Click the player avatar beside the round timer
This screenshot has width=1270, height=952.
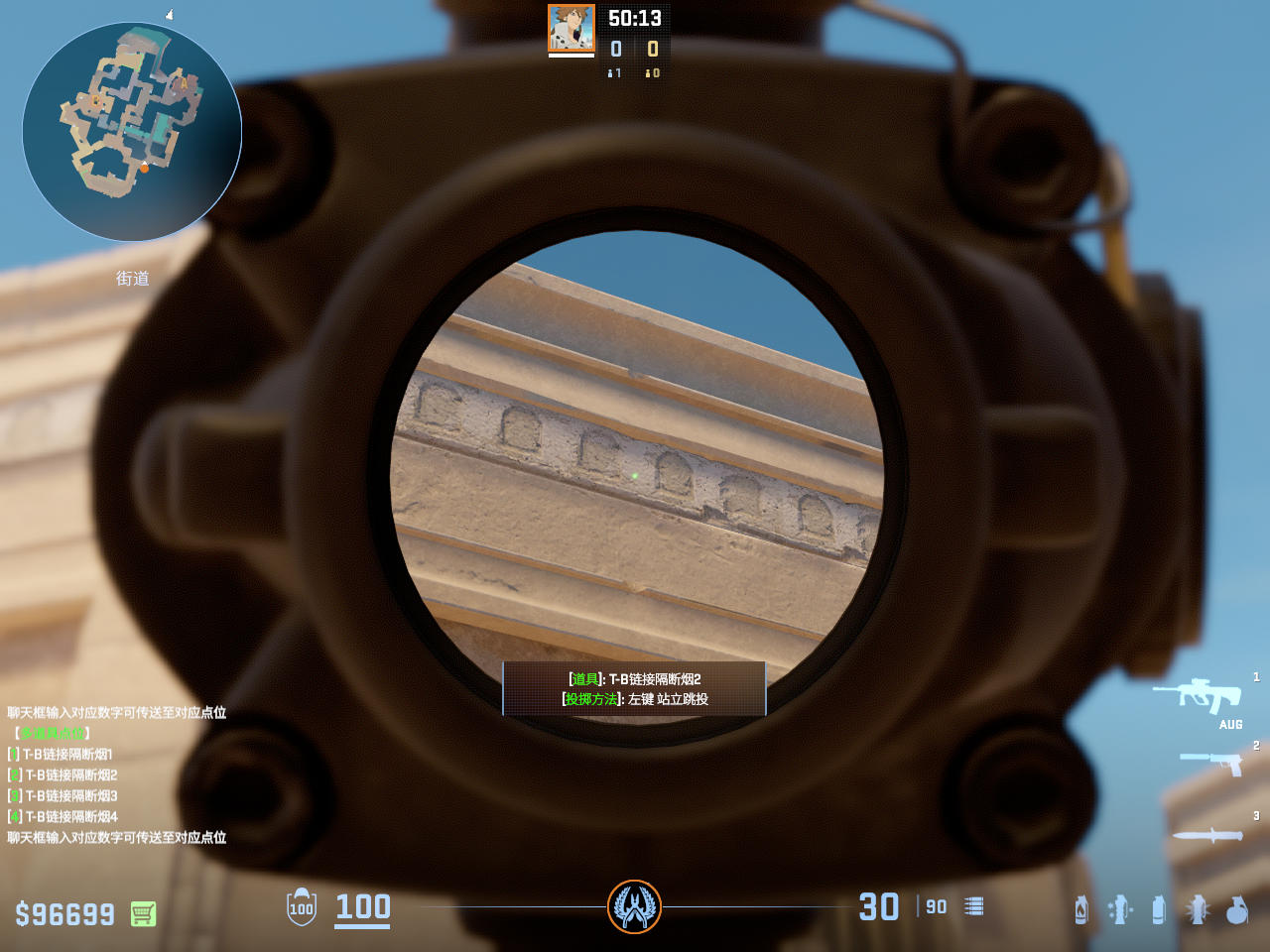[x=571, y=29]
